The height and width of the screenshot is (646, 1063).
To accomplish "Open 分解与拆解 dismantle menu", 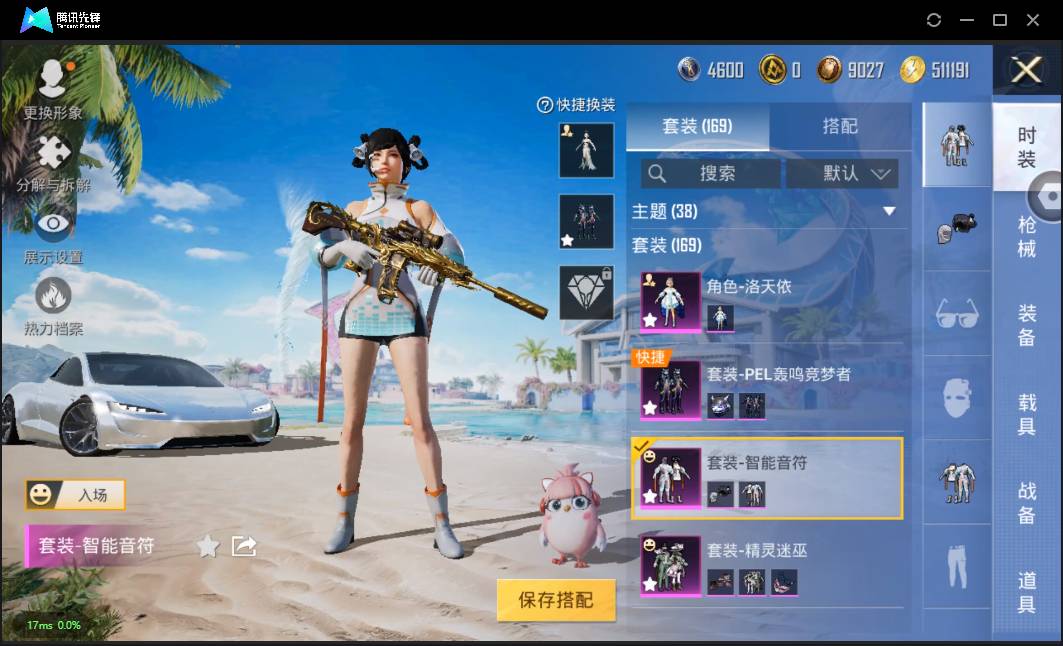I will point(53,163).
